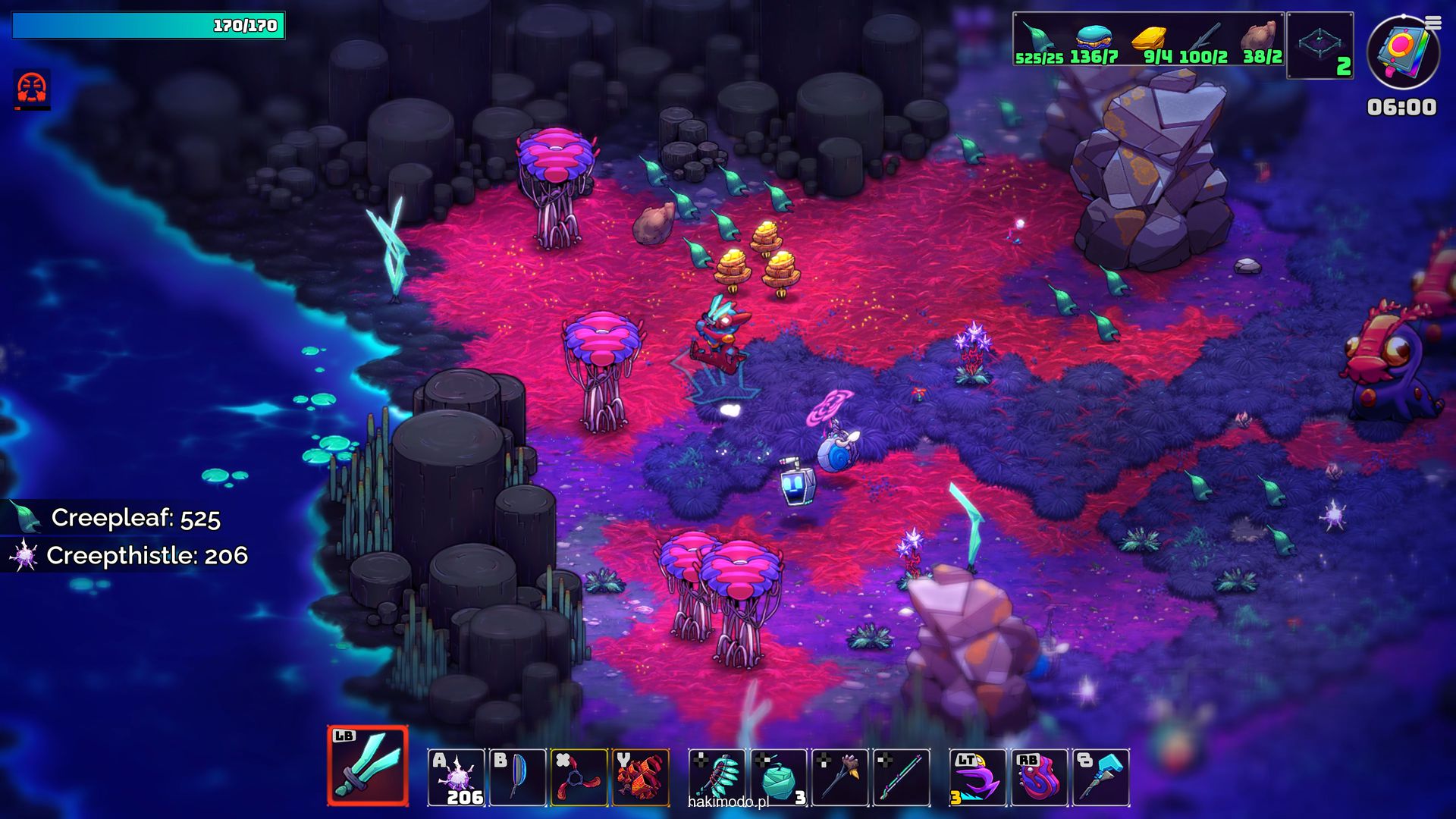Activate the purple dash ability icon

pos(977,777)
